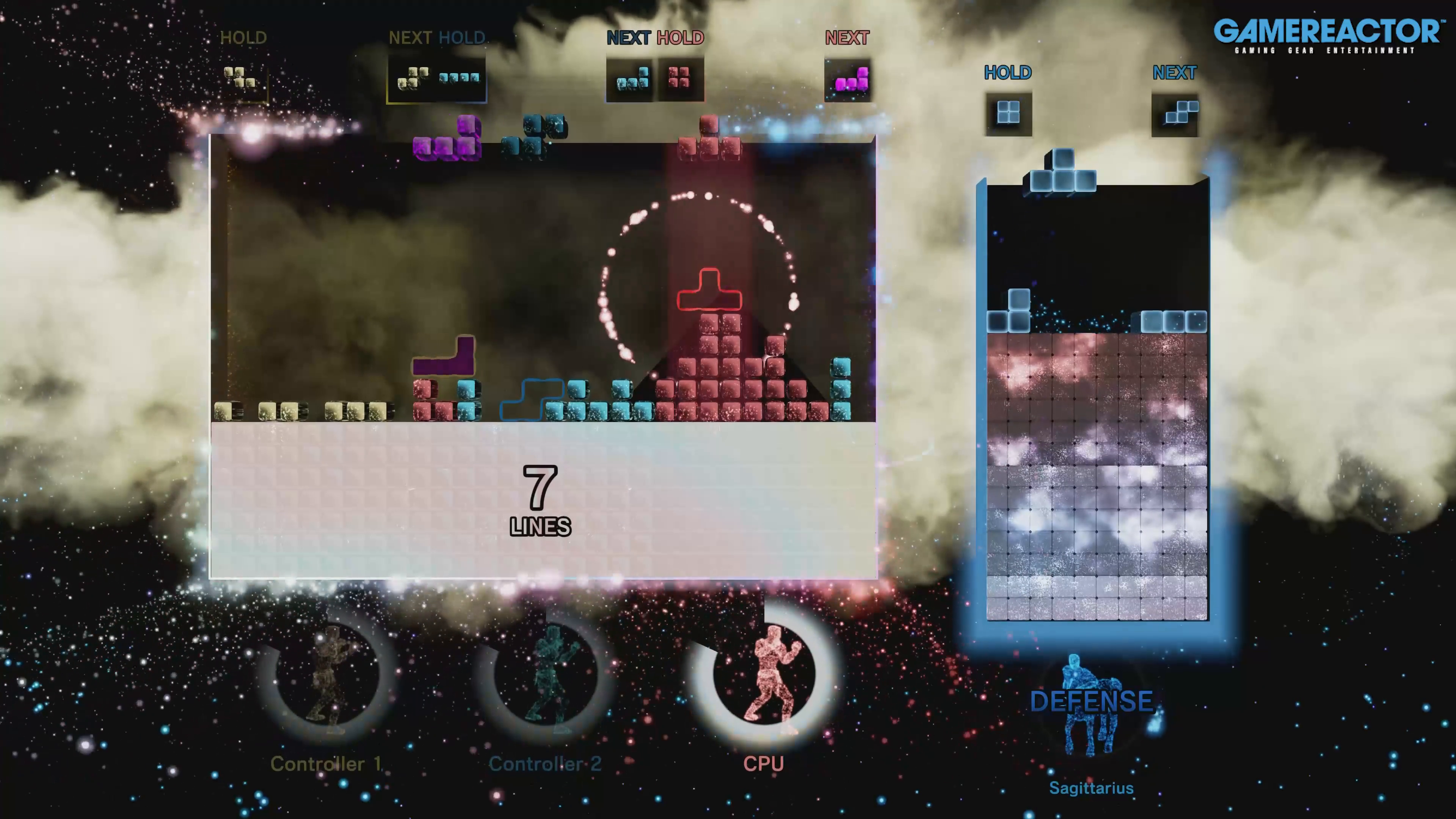Click the magenta piece under the NEXT label
The height and width of the screenshot is (819, 1456).
pyautogui.click(x=848, y=80)
